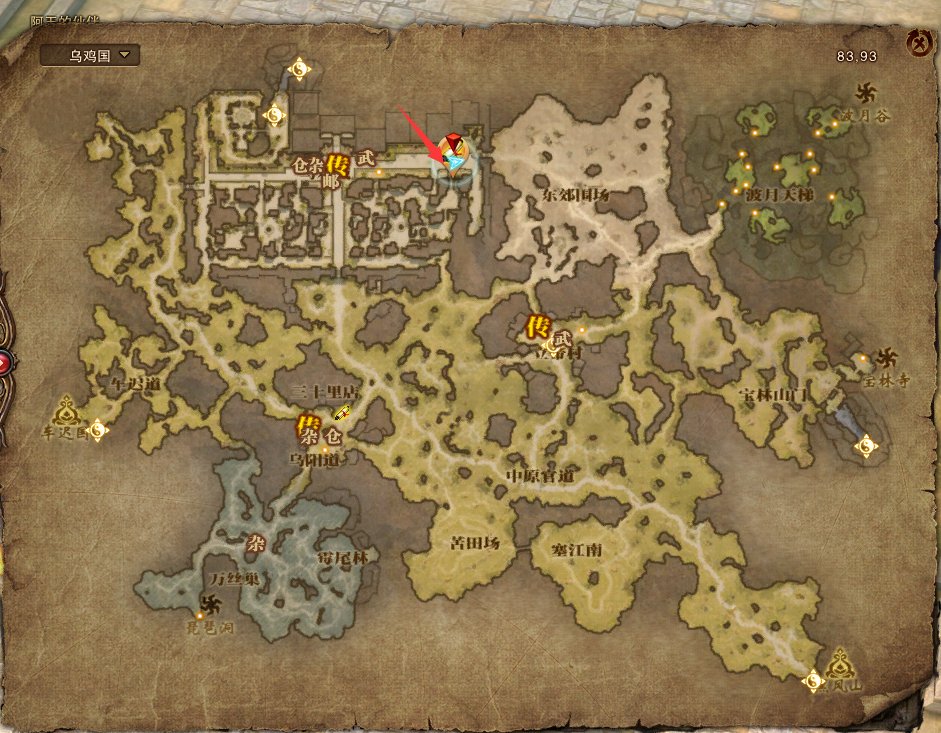Viewport: 941px width, 733px height.
Task: Click the 邮 mail marker in town
Action: (x=331, y=182)
